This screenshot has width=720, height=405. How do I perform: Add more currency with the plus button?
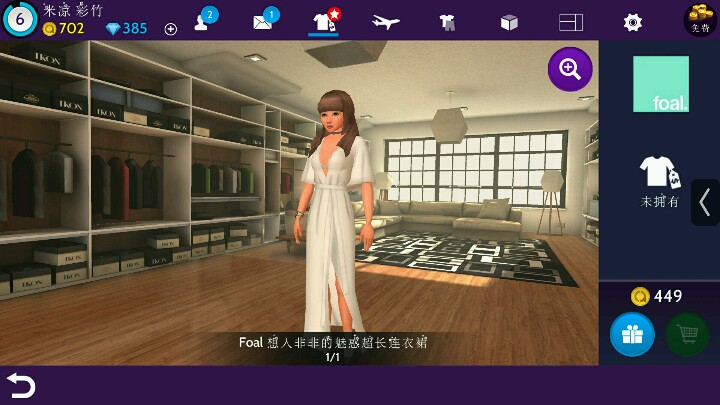170,29
